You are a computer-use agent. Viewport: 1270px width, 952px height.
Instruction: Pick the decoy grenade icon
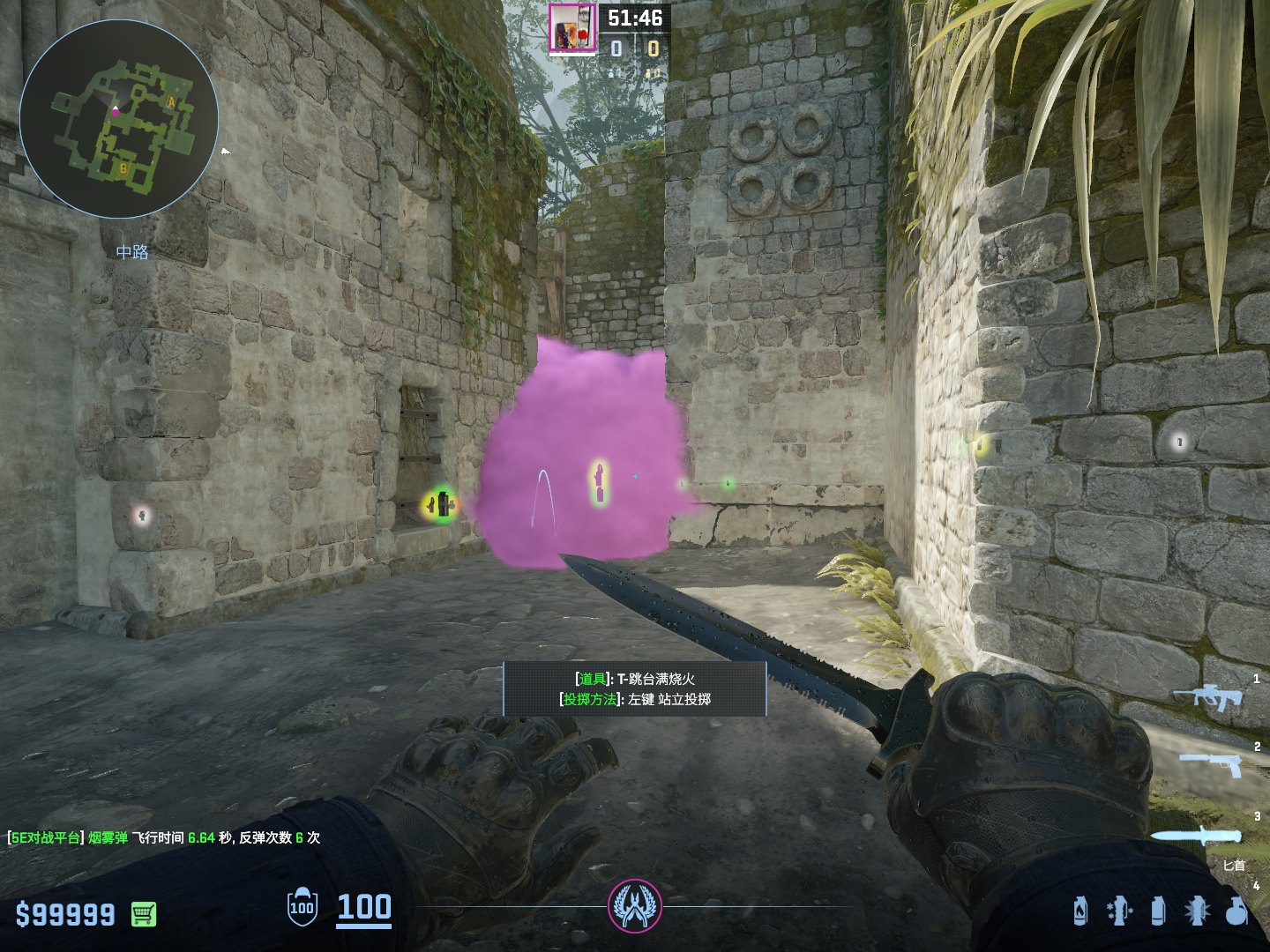tap(1119, 911)
